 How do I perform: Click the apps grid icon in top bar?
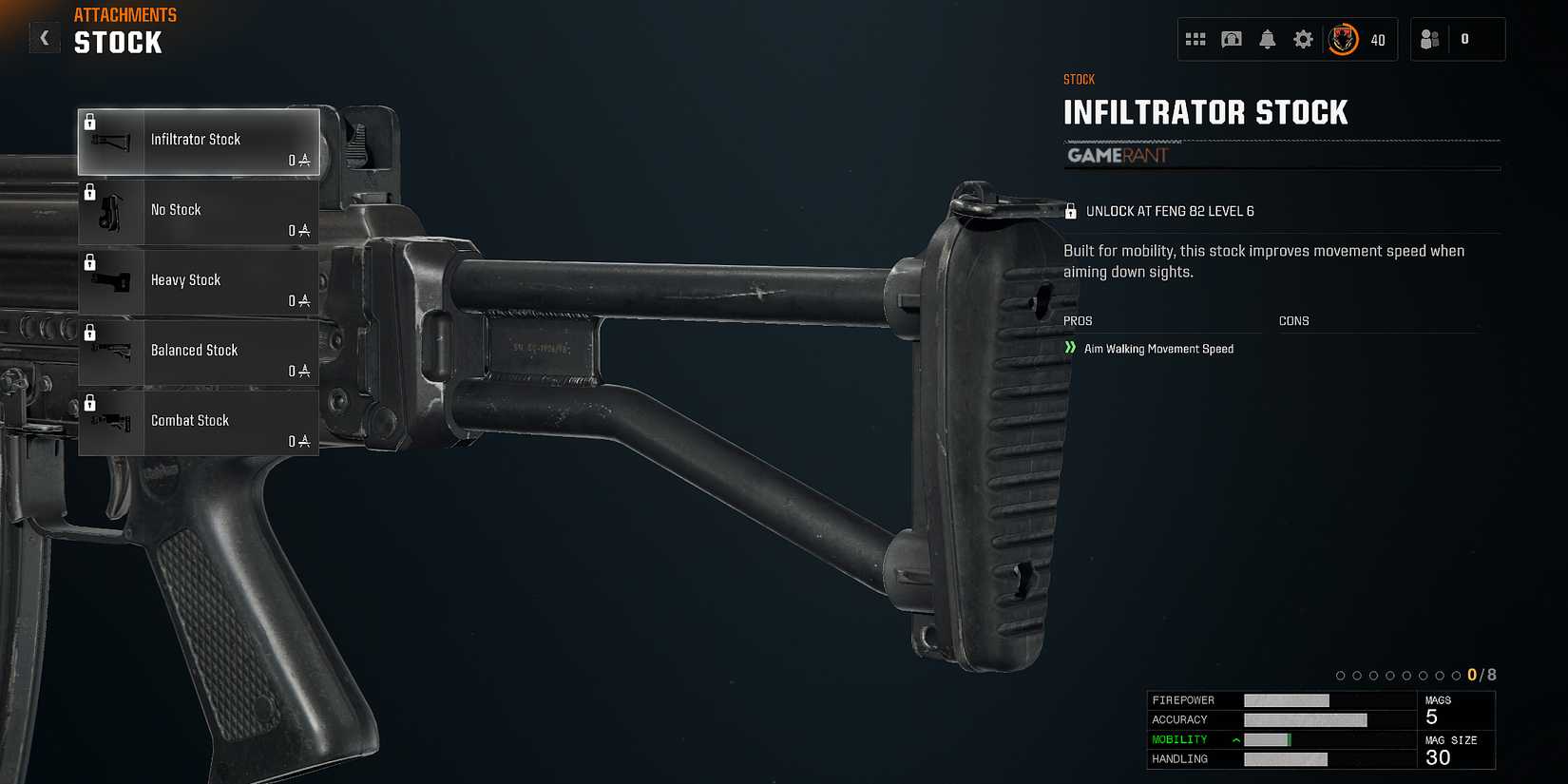1195,39
